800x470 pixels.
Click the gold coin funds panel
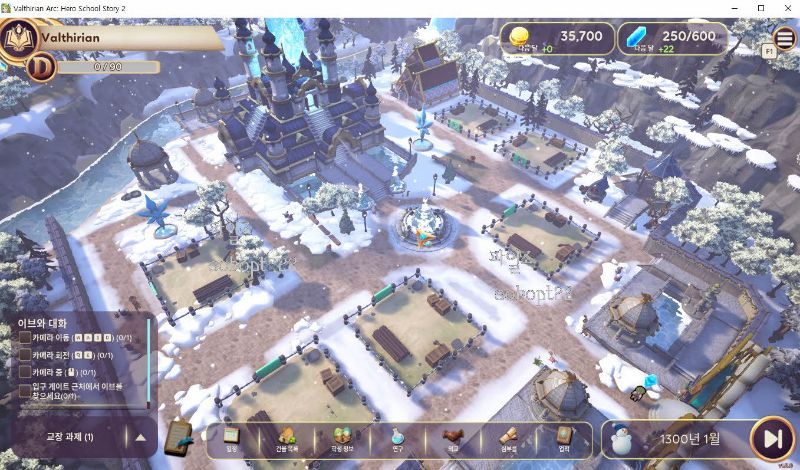coord(555,38)
